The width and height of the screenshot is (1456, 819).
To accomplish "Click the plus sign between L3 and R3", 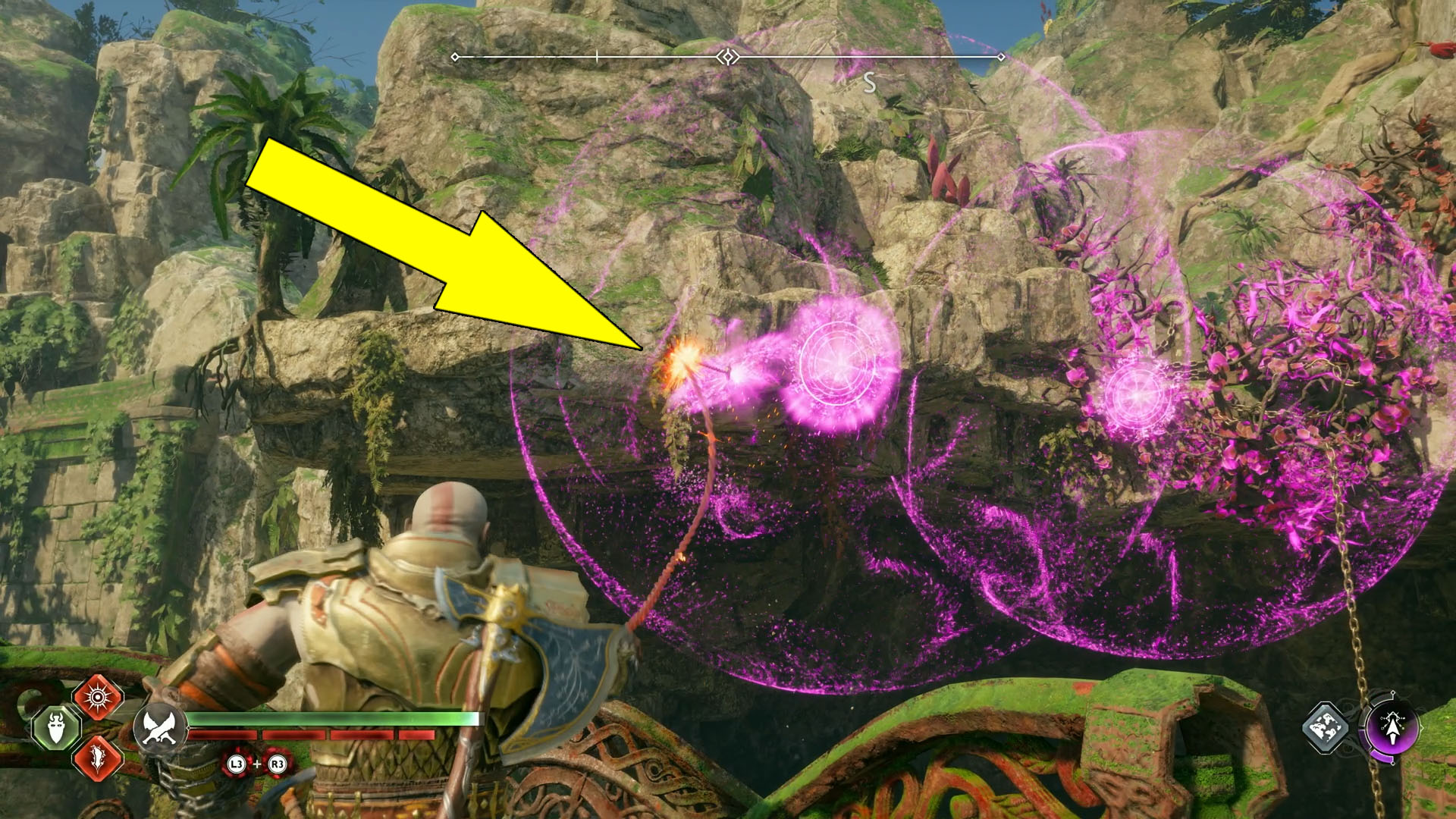I will click(257, 764).
